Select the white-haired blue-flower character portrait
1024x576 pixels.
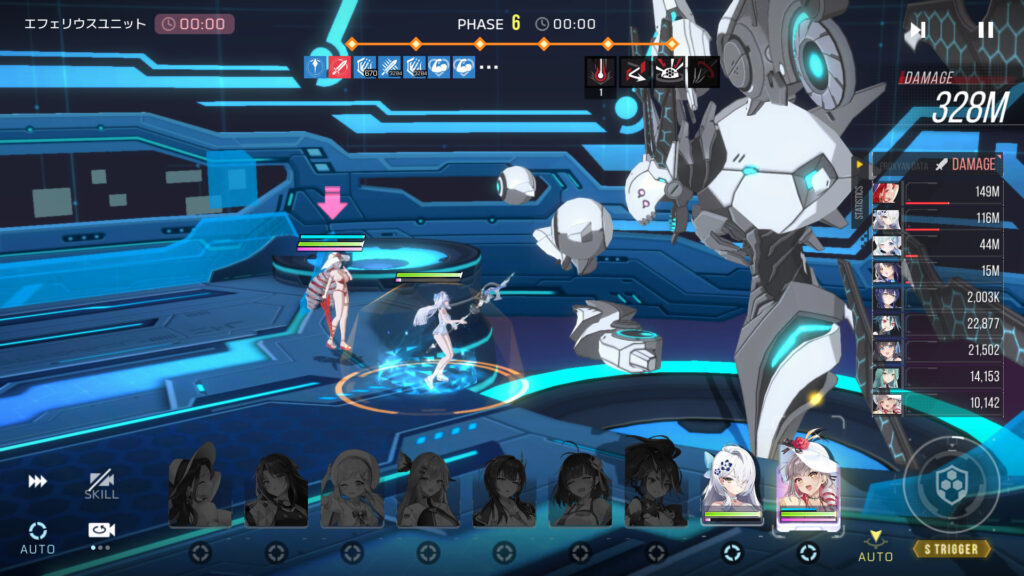[732, 486]
